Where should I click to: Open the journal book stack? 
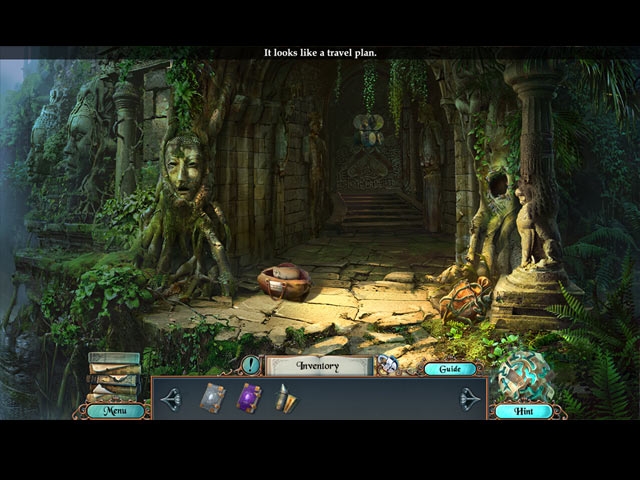113,376
